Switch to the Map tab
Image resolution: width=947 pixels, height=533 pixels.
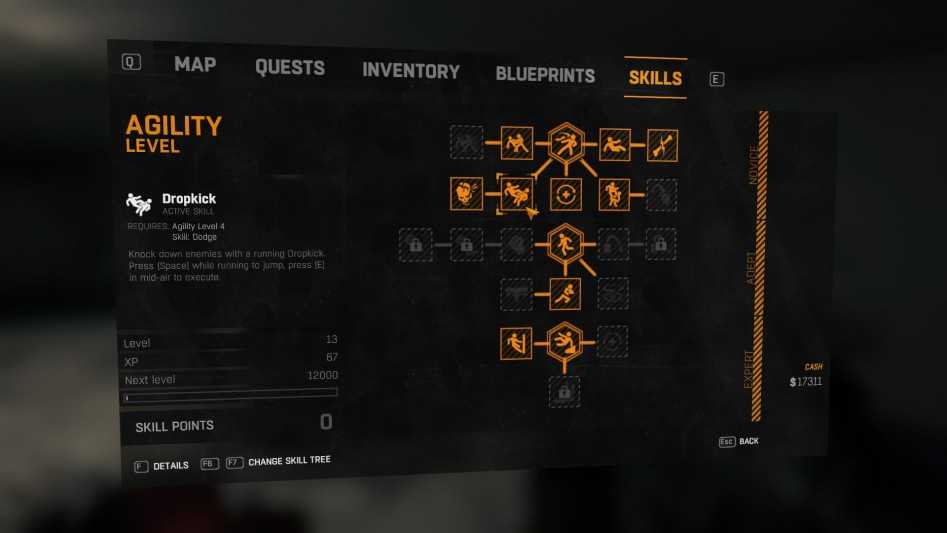195,64
